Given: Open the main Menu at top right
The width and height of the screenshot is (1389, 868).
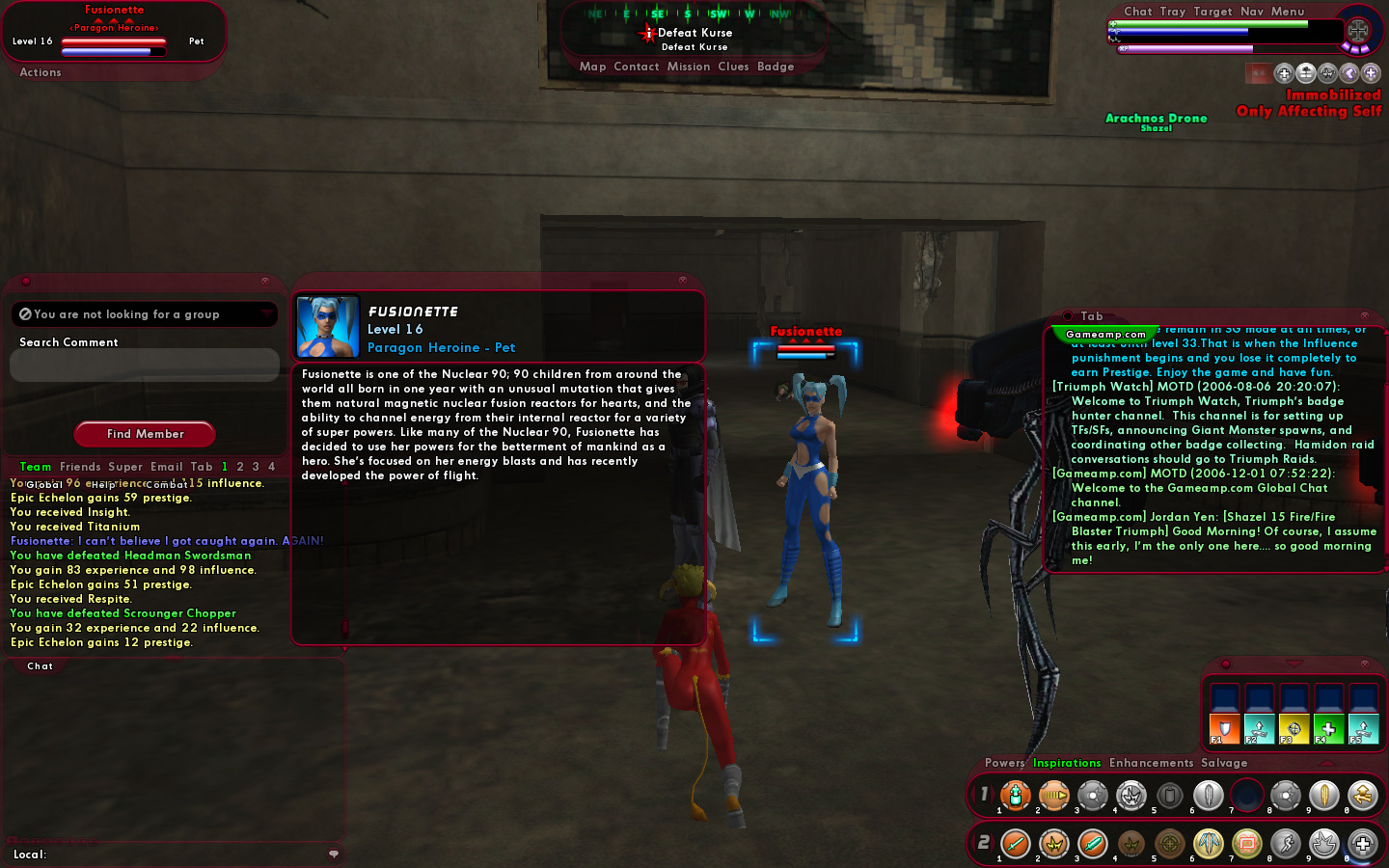Looking at the screenshot, I should tap(1288, 12).
